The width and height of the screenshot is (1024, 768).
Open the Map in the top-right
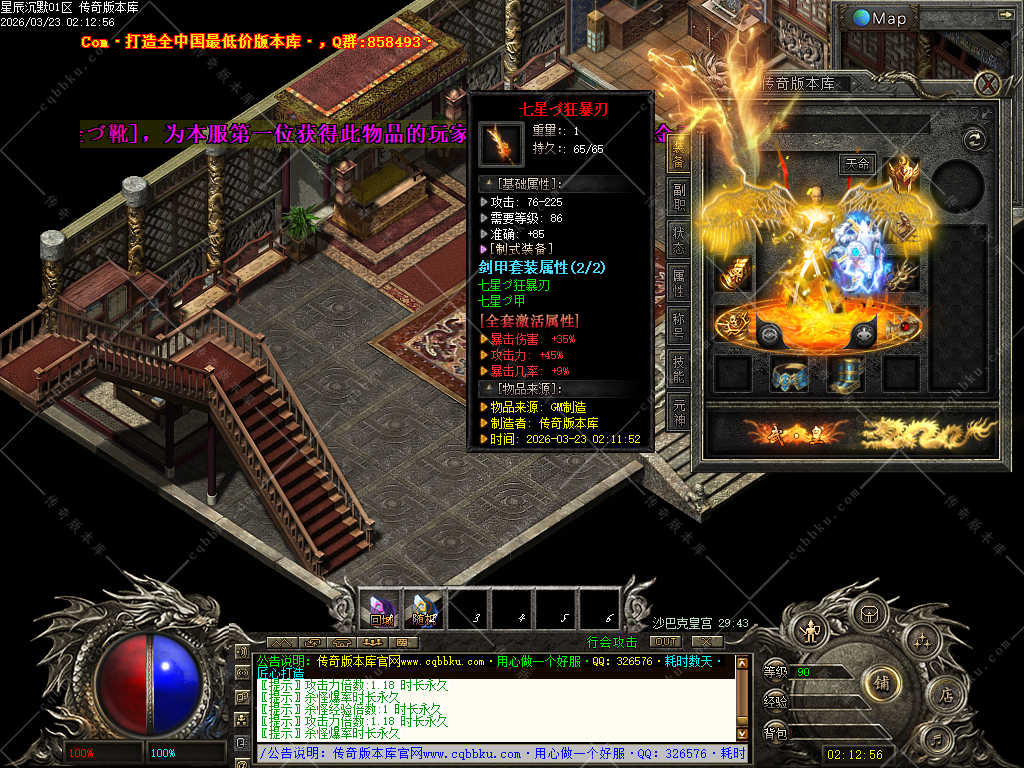[881, 18]
